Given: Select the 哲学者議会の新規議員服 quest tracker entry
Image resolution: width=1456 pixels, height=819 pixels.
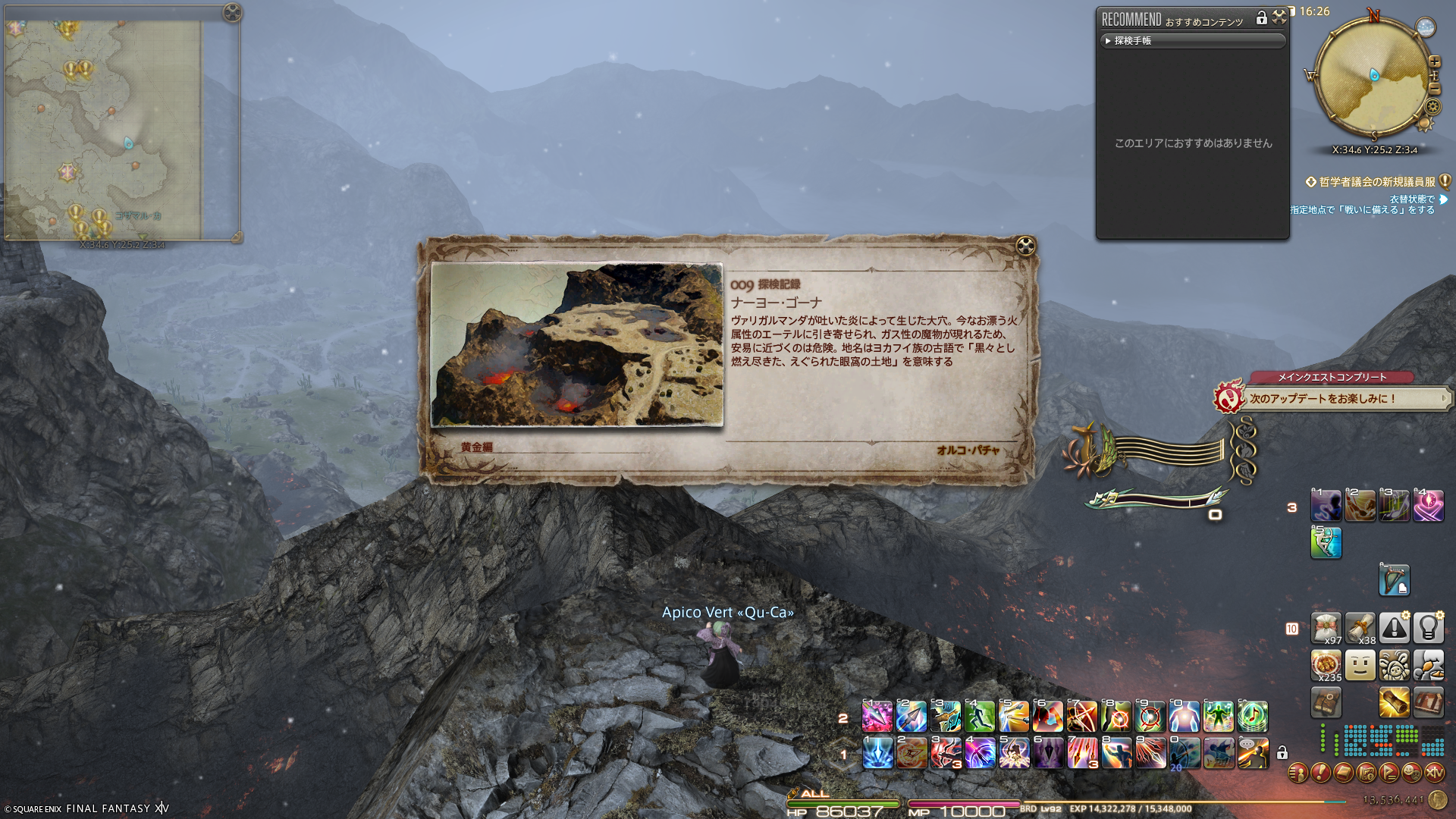Looking at the screenshot, I should pyautogui.click(x=1376, y=182).
